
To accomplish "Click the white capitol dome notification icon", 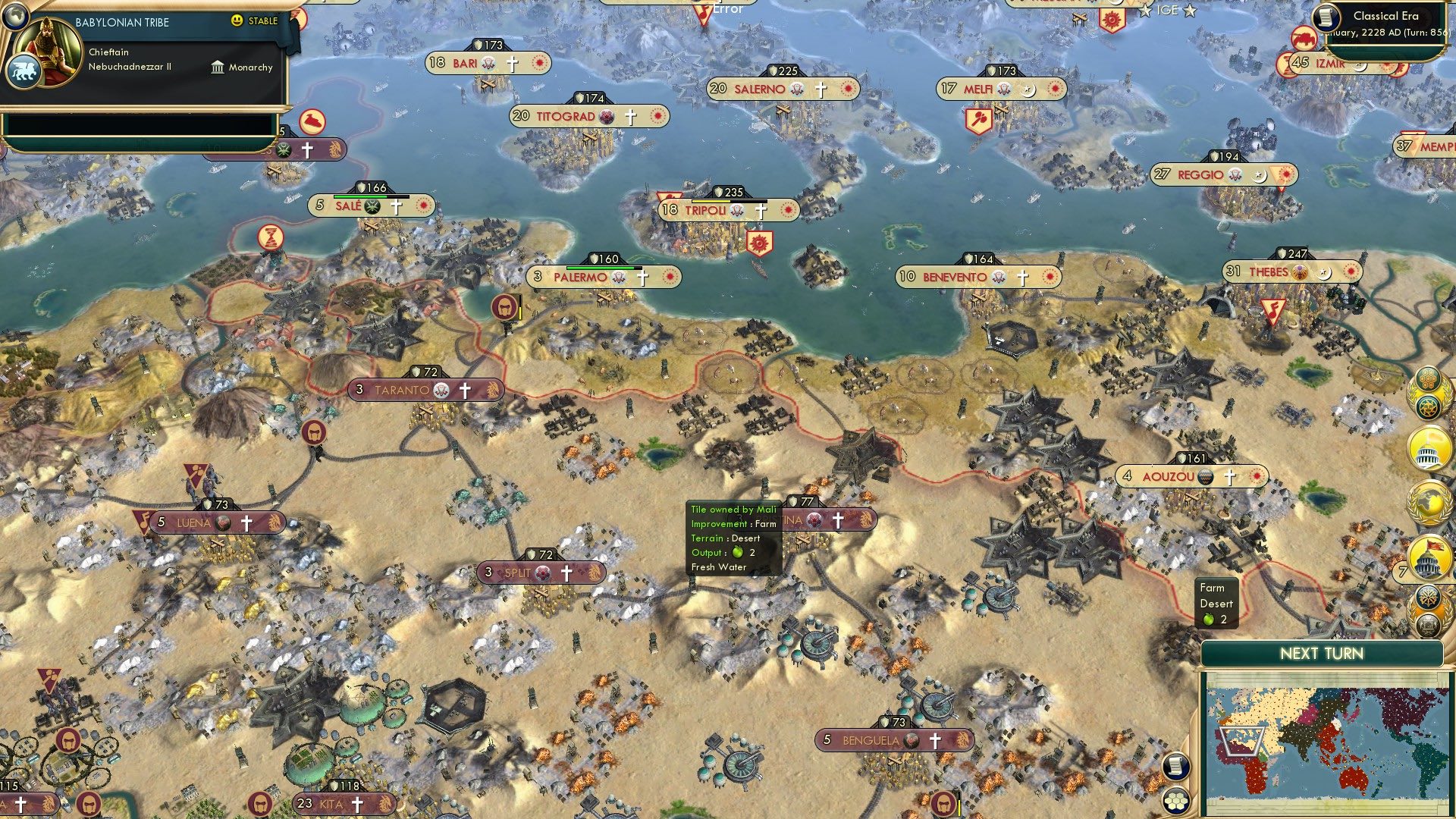I will (1426, 448).
